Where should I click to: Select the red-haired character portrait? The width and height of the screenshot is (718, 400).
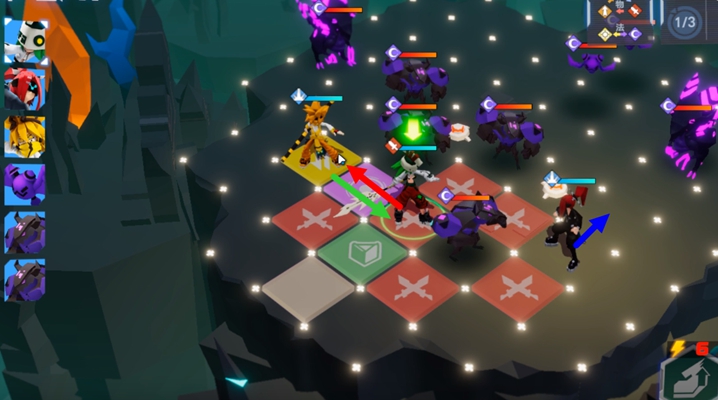[x=25, y=88]
